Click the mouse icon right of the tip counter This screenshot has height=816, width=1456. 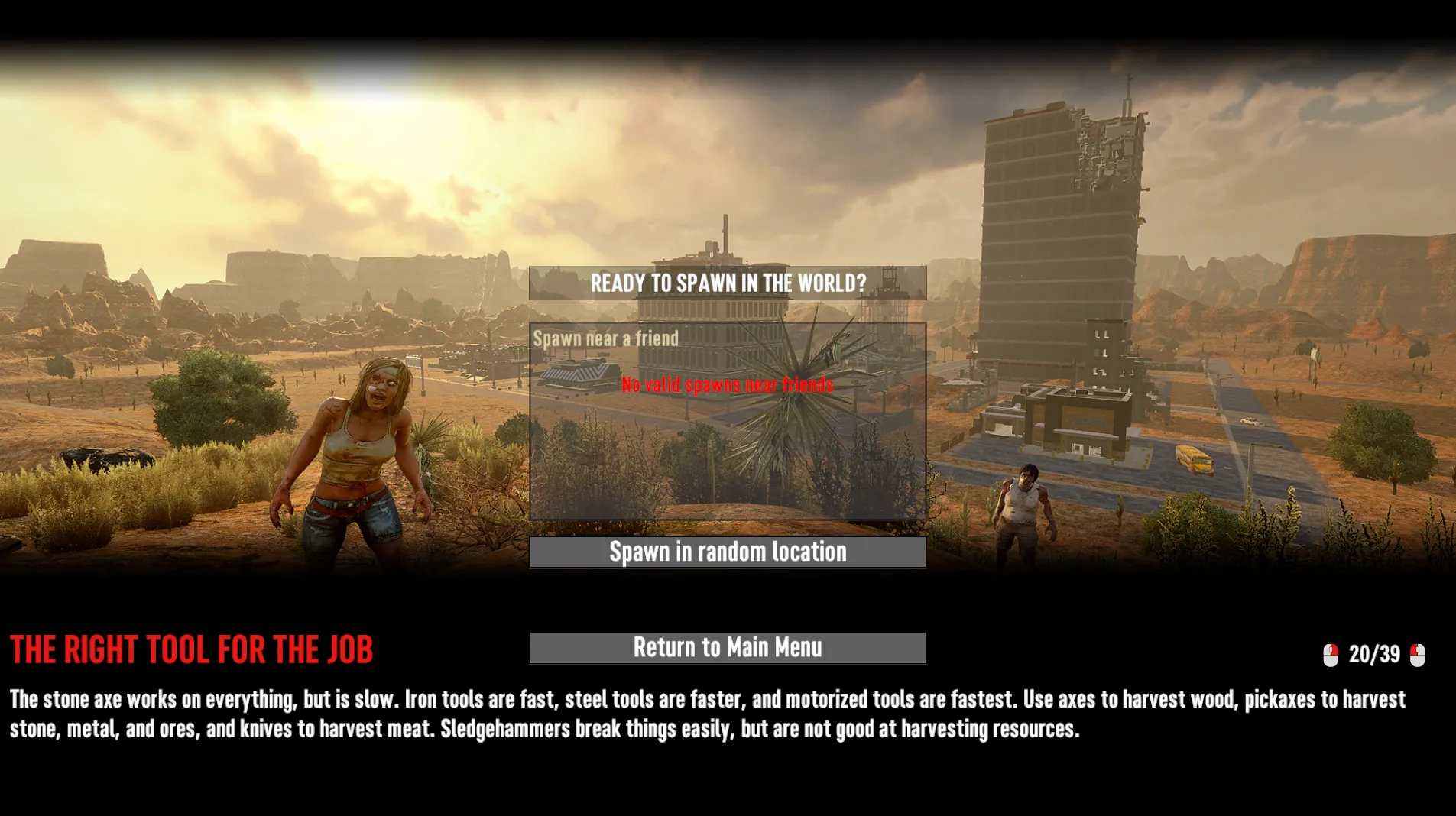1418,653
